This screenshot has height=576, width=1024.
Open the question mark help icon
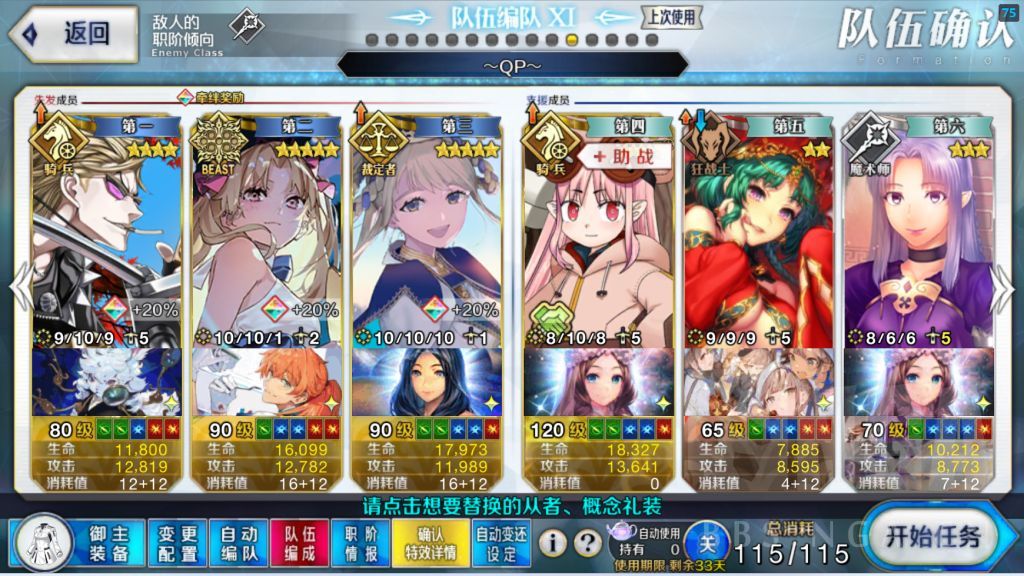click(589, 543)
